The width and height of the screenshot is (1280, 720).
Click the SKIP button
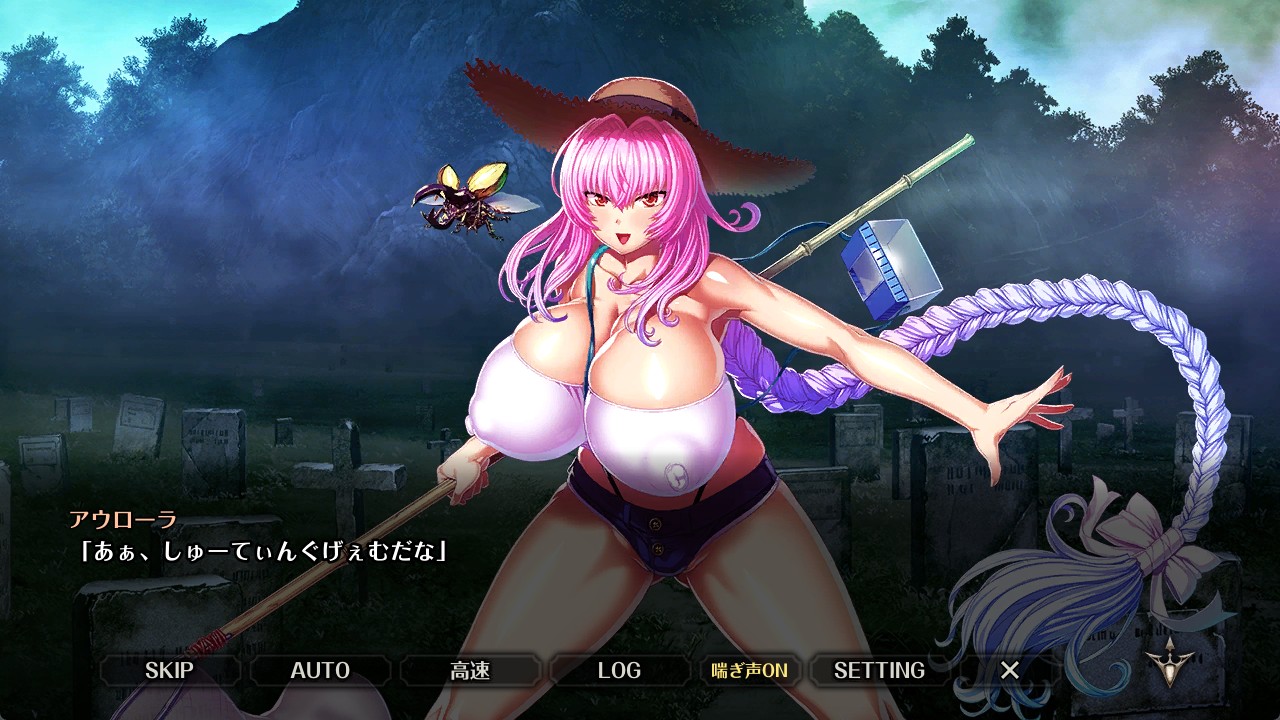pos(169,670)
